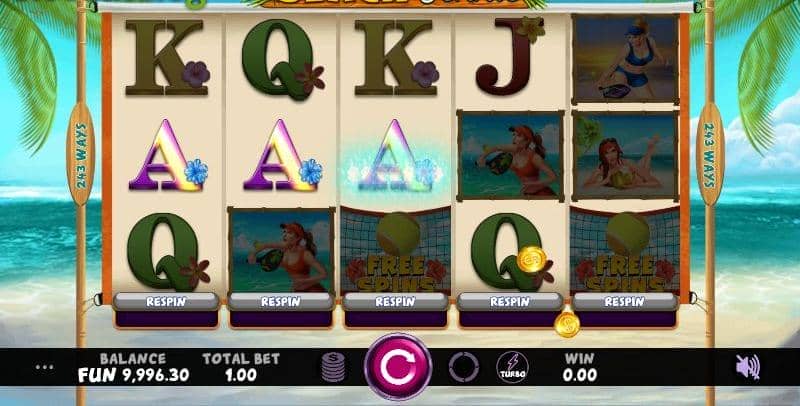Image resolution: width=800 pixels, height=406 pixels.
Task: Spin the reels with the pink button
Action: point(397,367)
